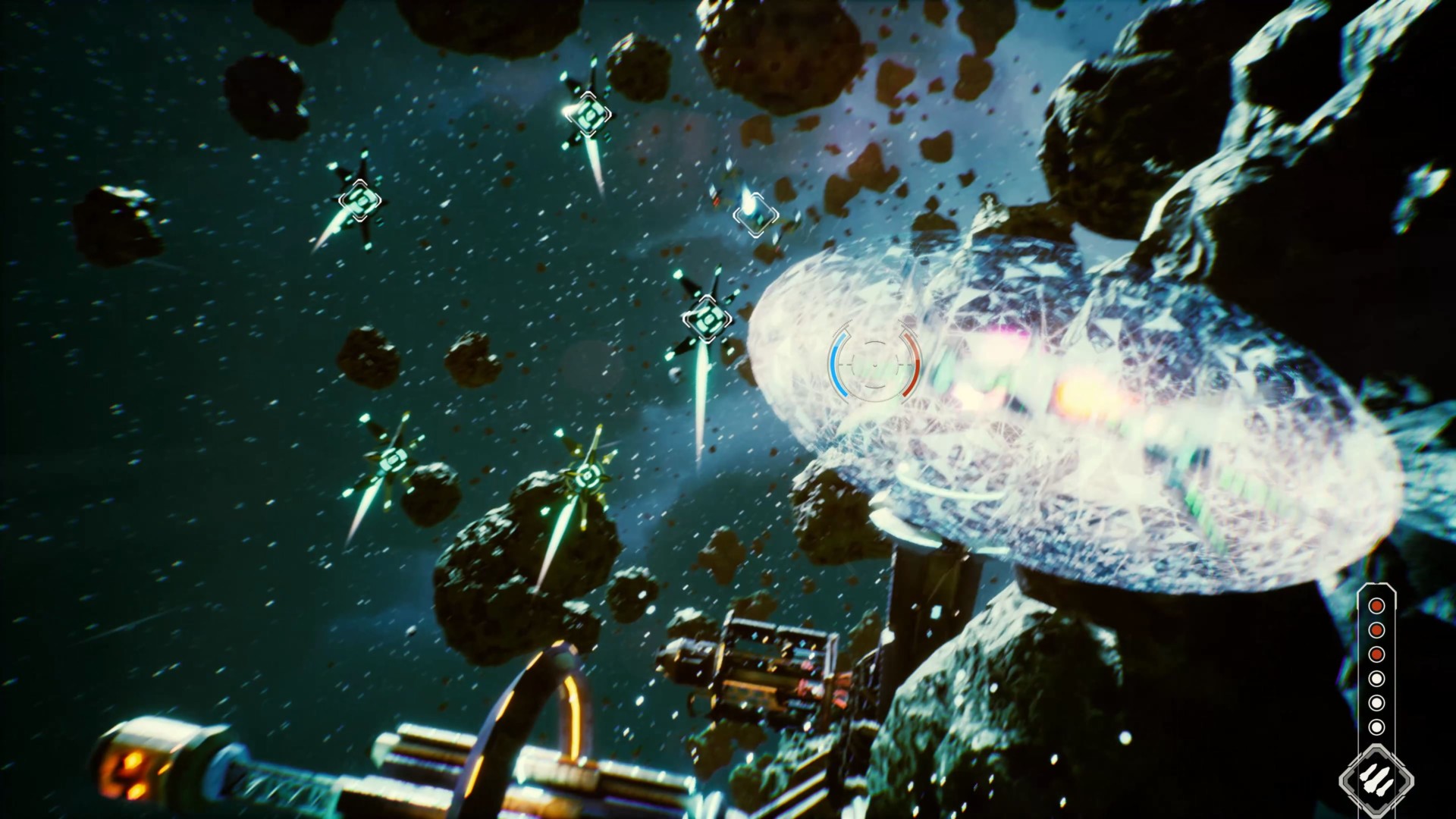Select the small drone marker near the top center

[755, 215]
